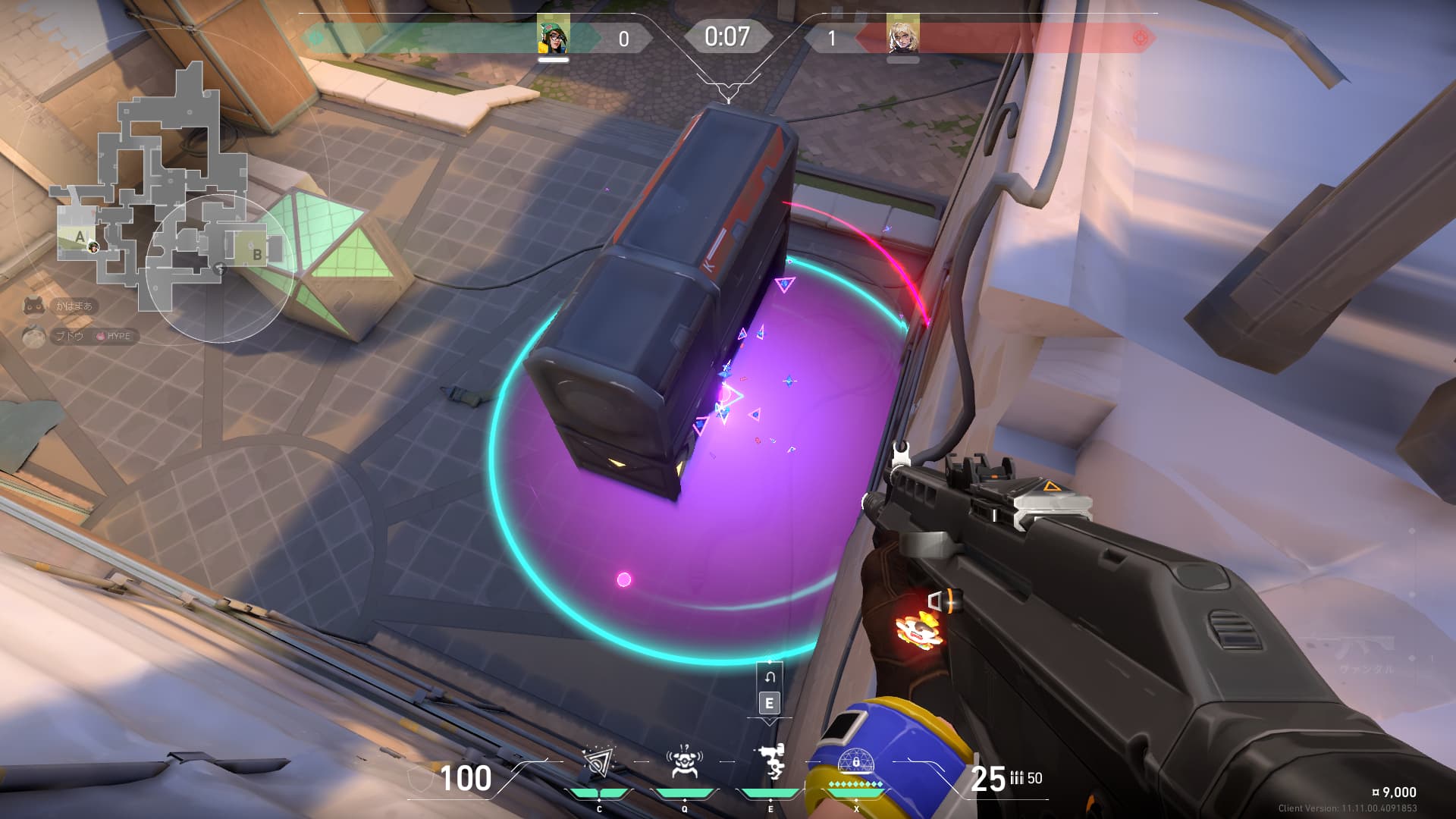The height and width of the screenshot is (819, 1456).
Task: Select player ブドウ in the party list
Action: [x=68, y=336]
